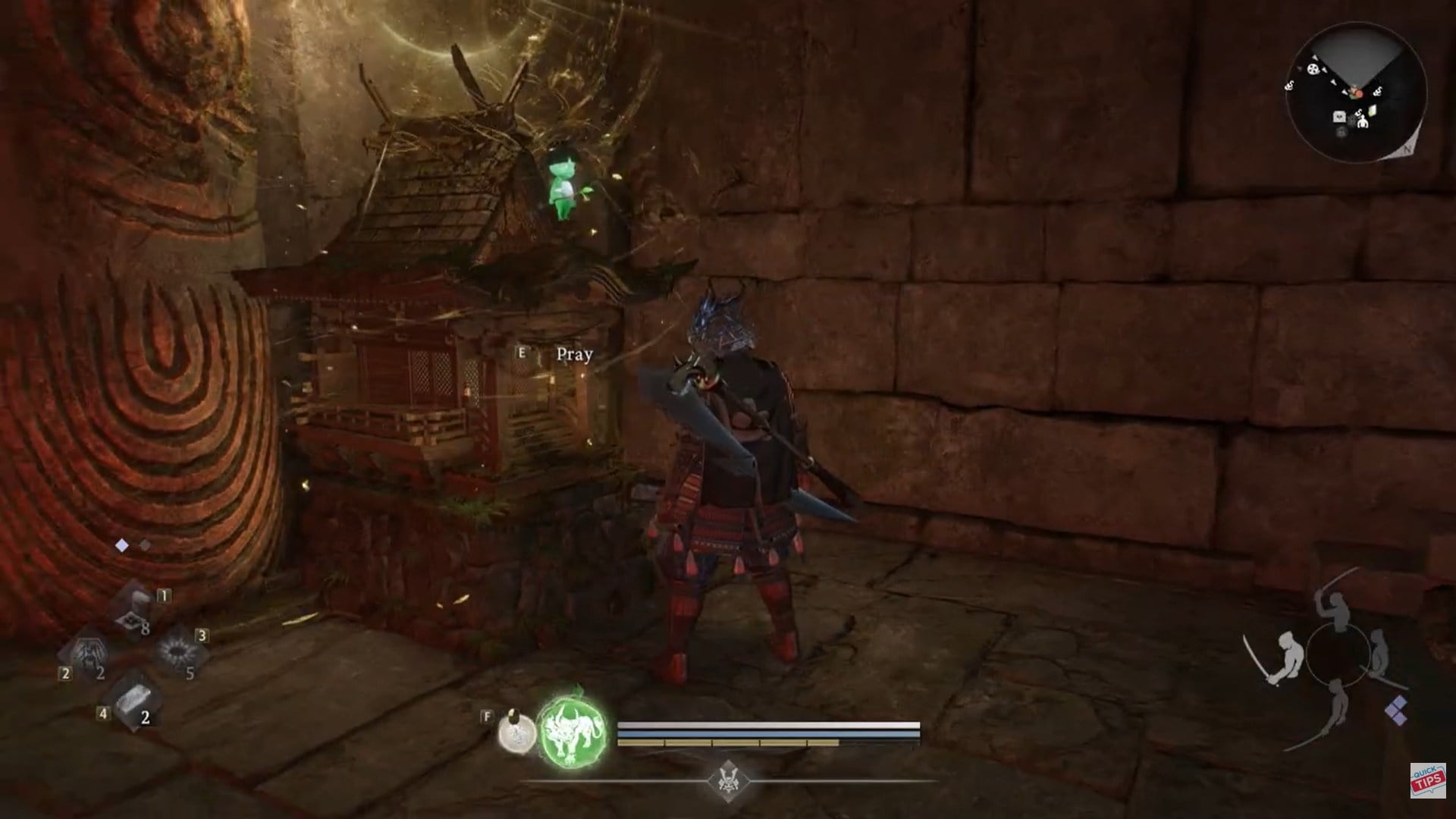Image resolution: width=1456 pixels, height=819 pixels.
Task: Open the Quick Tips badge in the corner
Action: tap(1426, 781)
